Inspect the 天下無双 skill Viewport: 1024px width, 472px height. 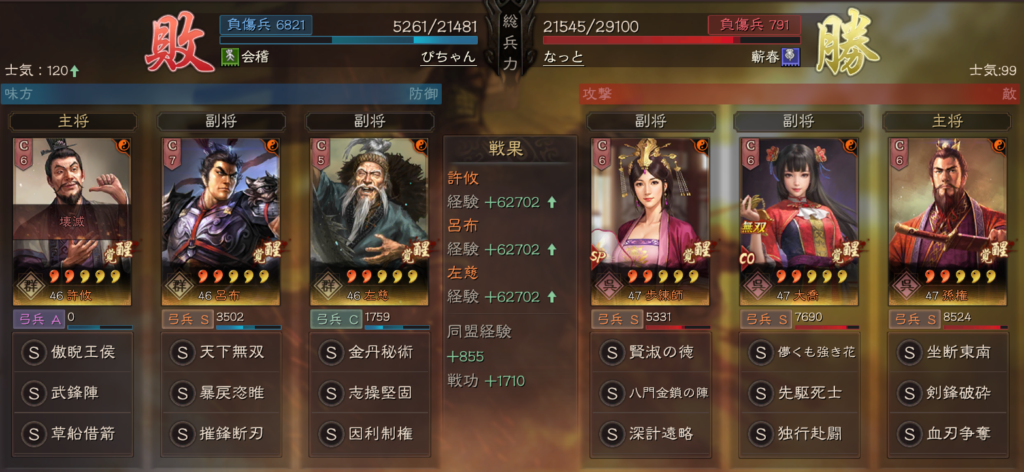(x=219, y=353)
